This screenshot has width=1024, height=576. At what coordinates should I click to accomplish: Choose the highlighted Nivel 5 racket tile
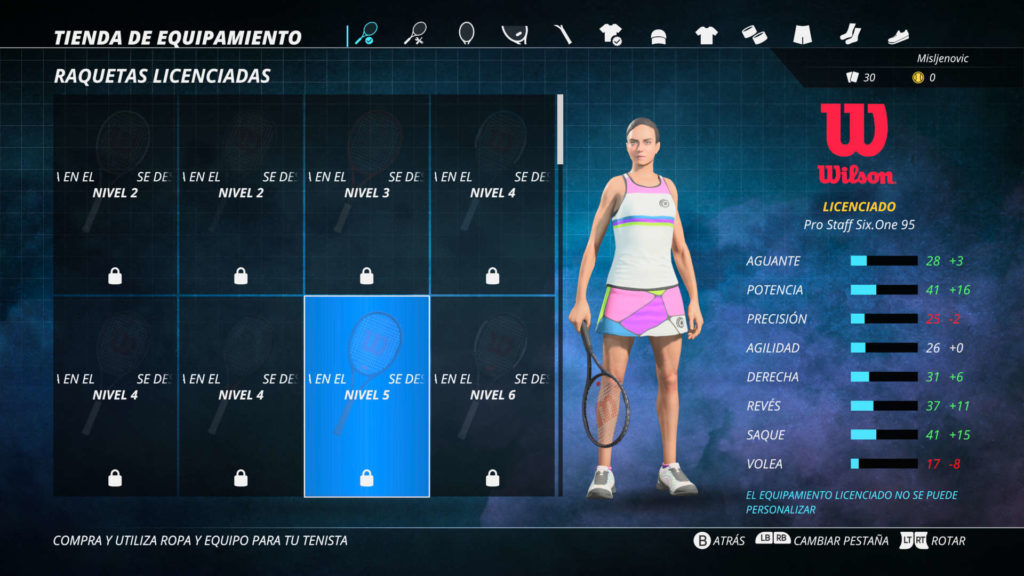tap(367, 396)
